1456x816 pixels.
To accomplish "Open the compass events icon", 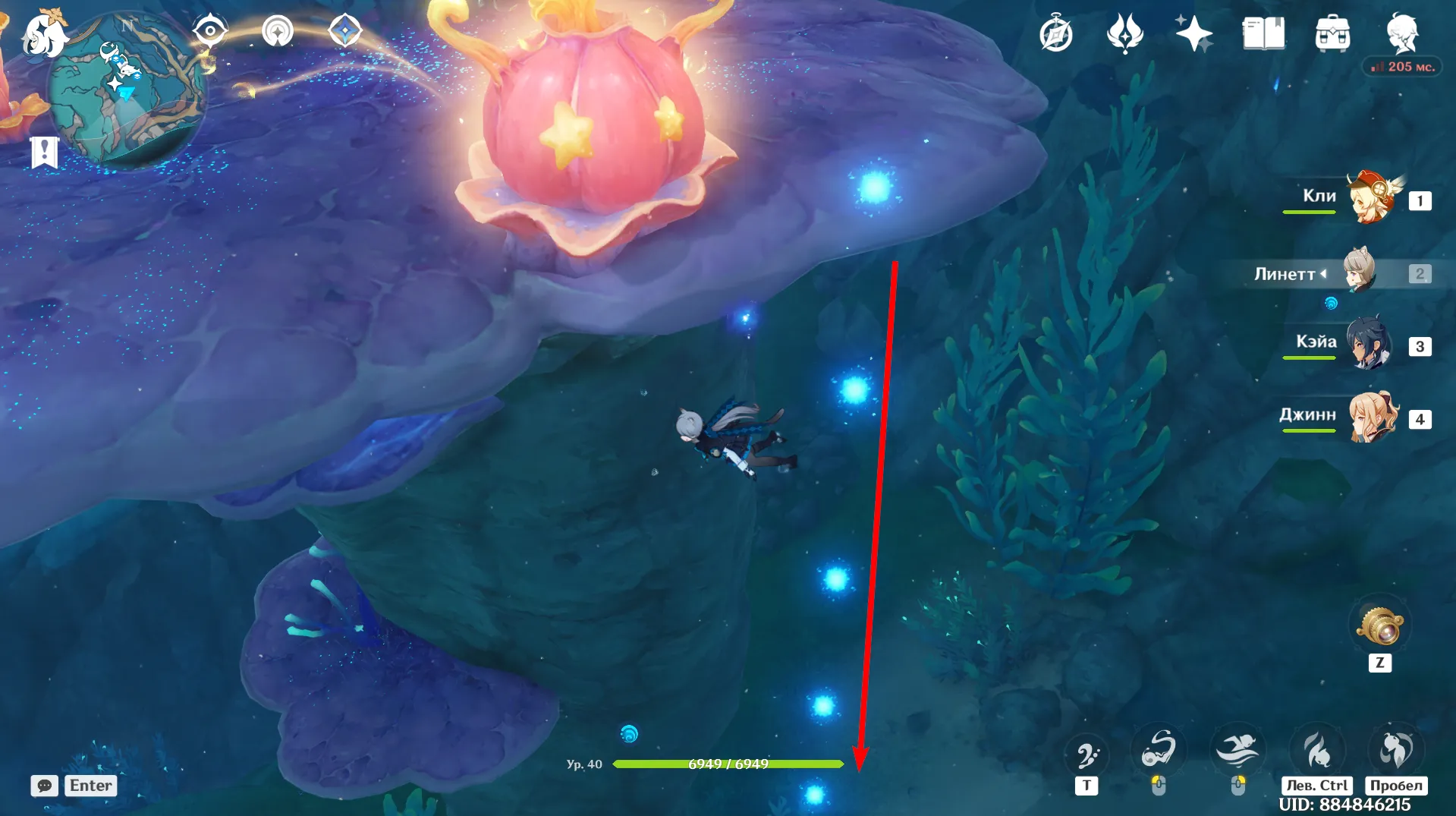I will [x=1055, y=34].
